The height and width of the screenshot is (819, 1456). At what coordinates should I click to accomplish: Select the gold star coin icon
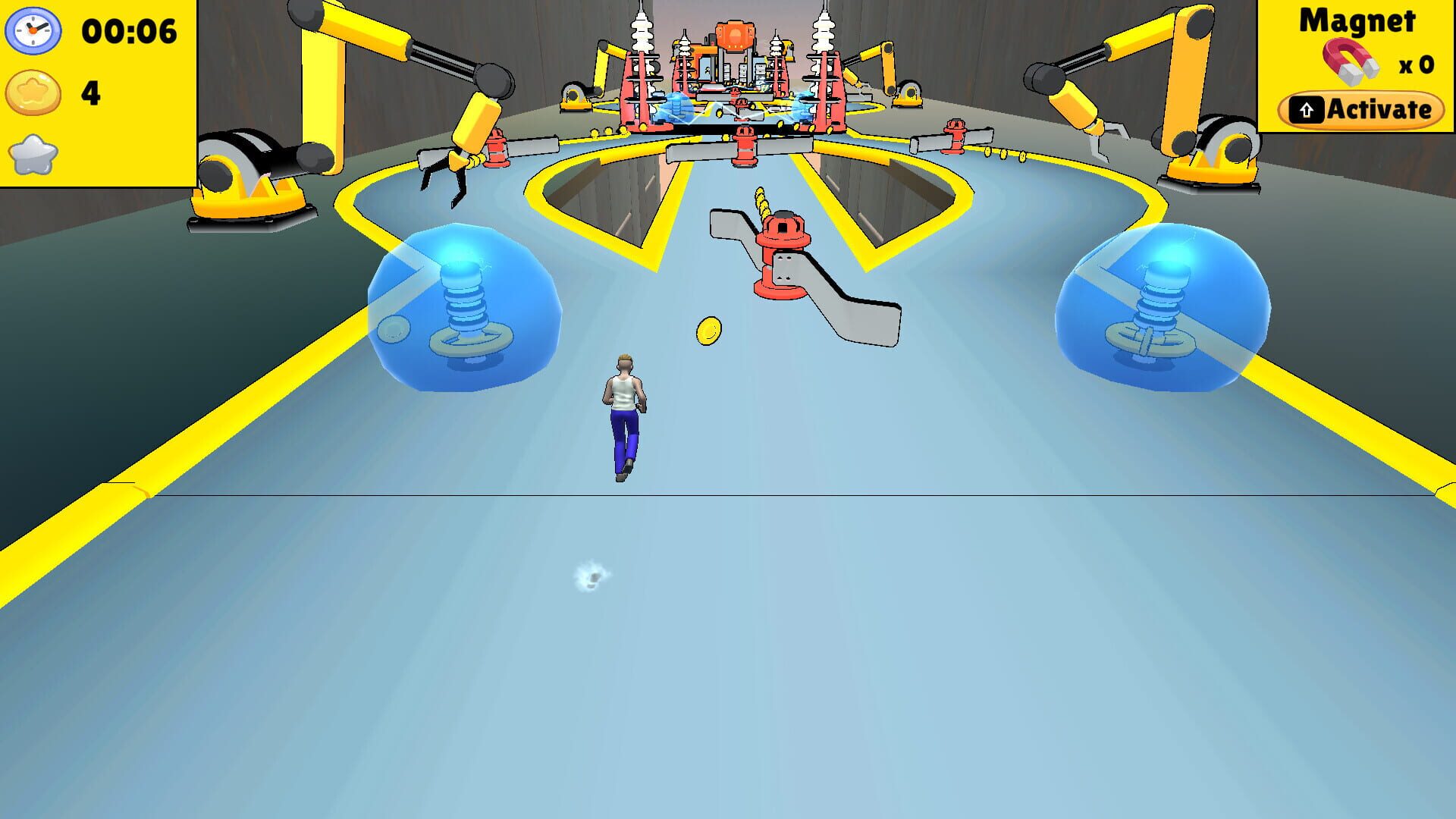[33, 90]
